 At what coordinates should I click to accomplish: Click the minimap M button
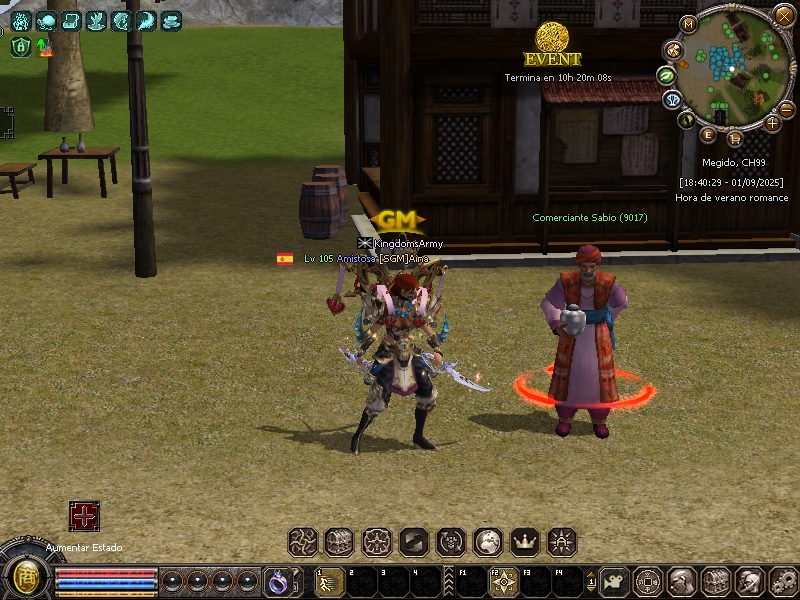pos(688,24)
